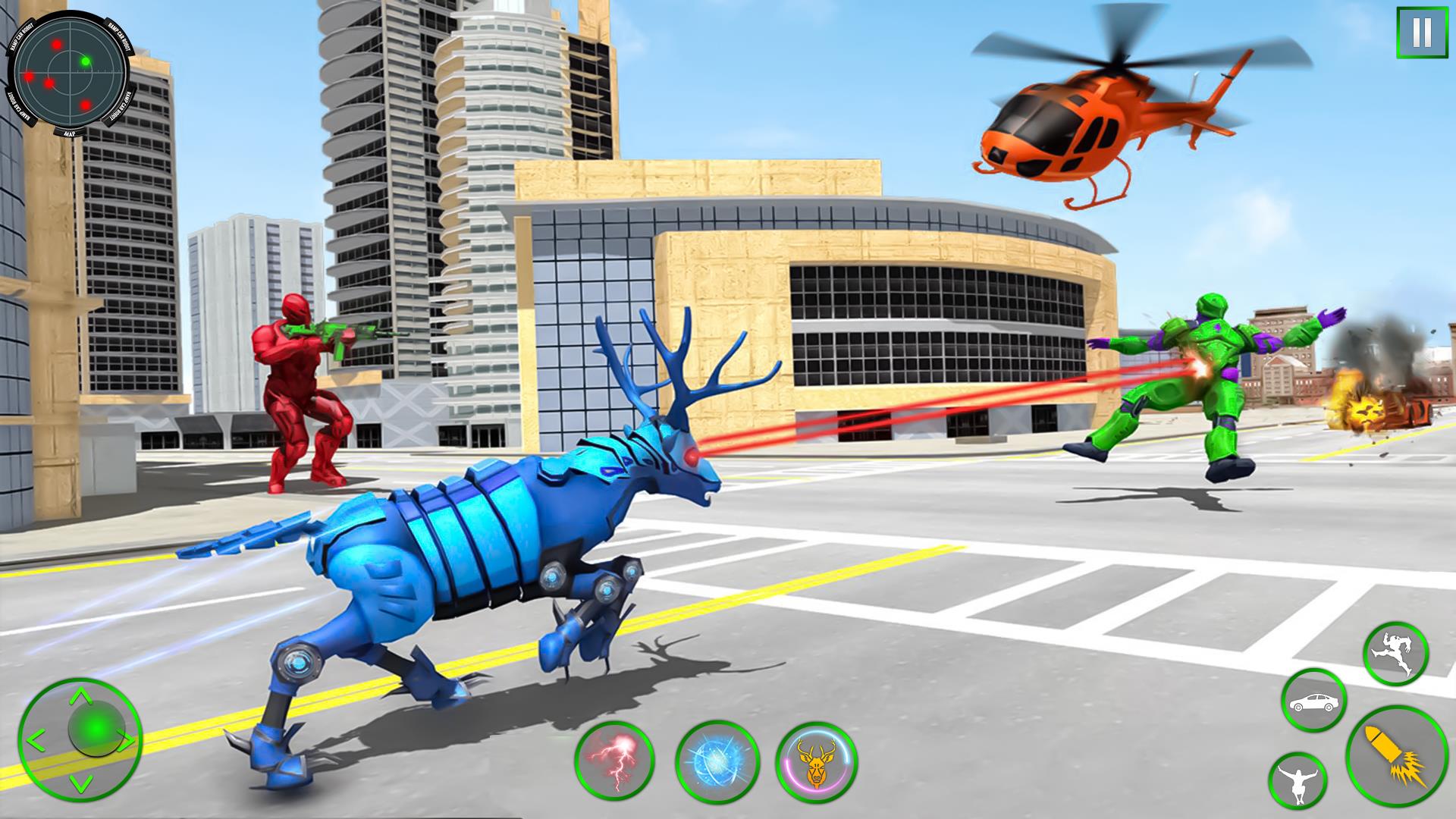Click the MAP tab under the radar
1456x819 pixels.
click(71, 133)
